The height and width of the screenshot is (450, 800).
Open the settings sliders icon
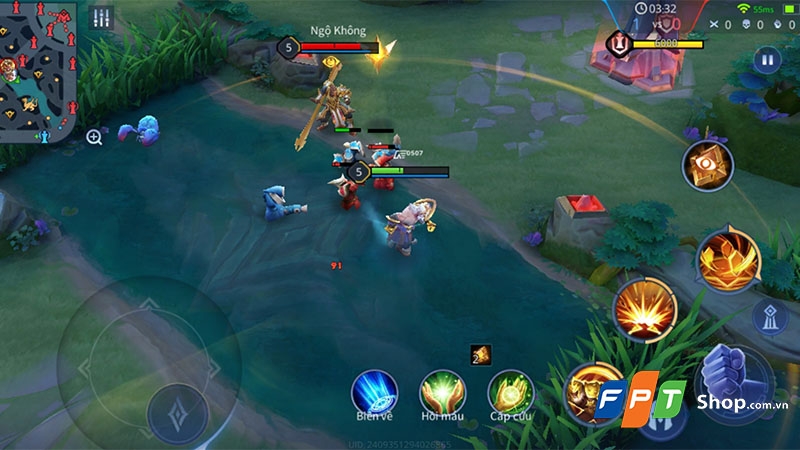[x=102, y=18]
